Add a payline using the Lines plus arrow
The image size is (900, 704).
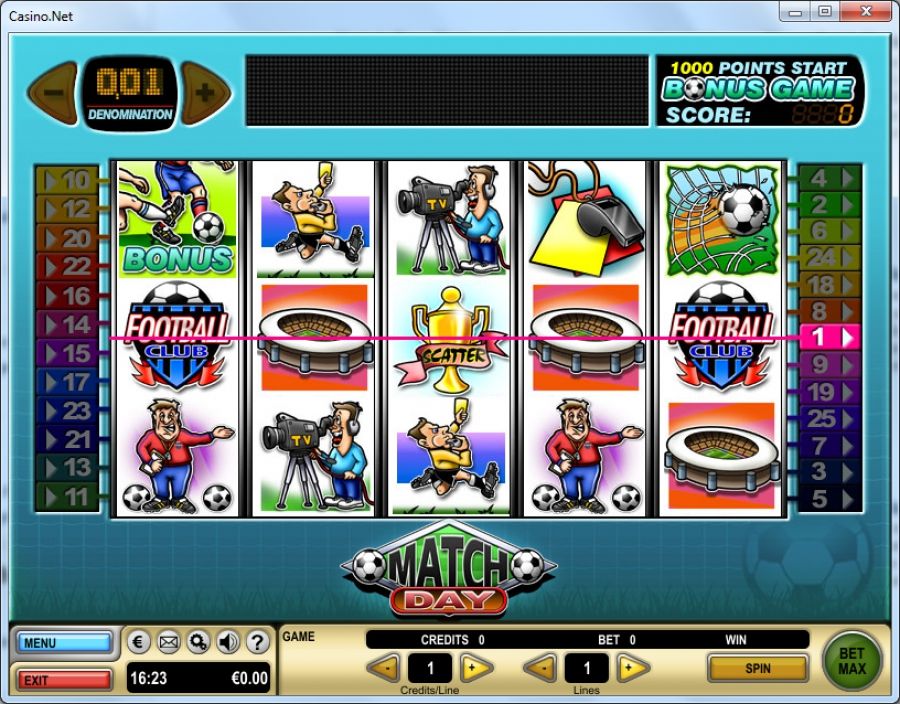(x=632, y=668)
